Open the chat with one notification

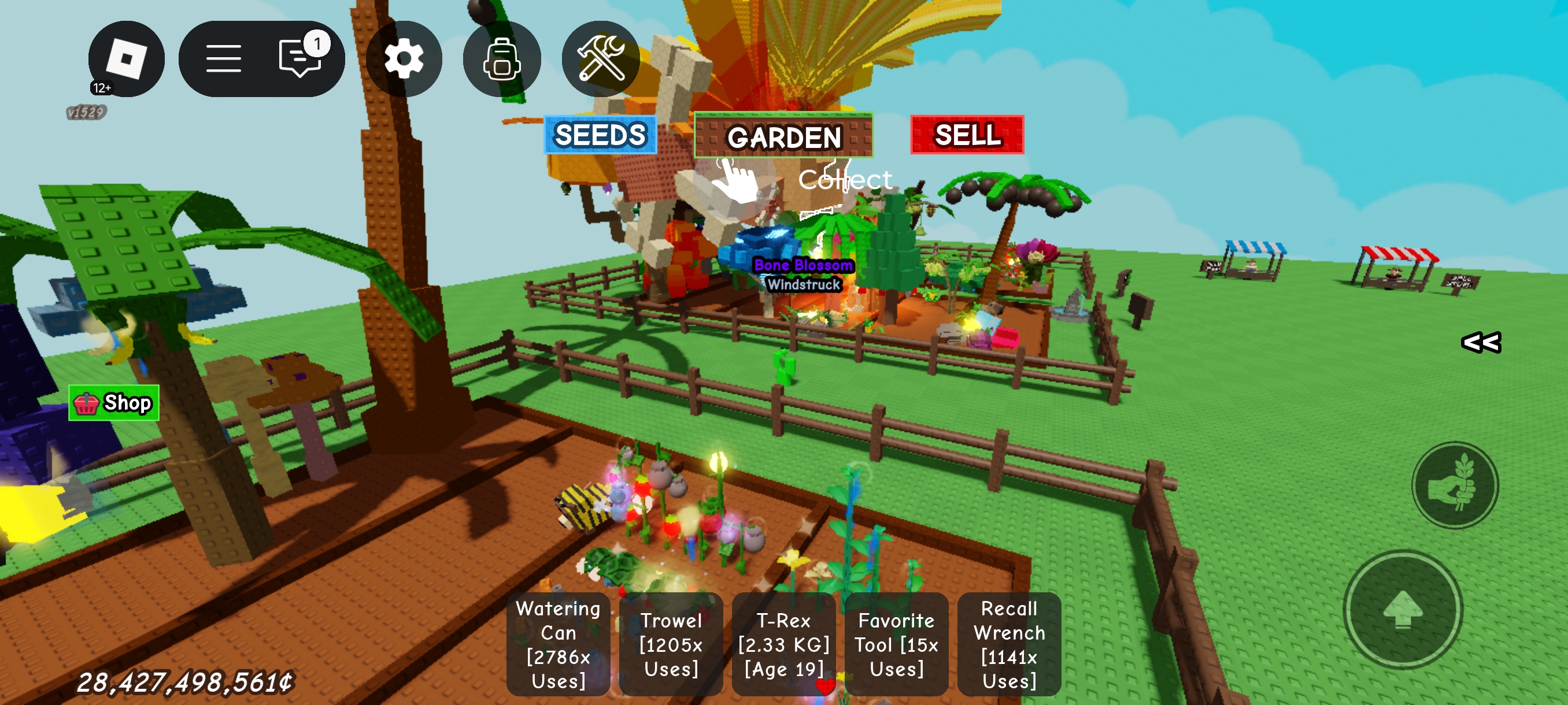pos(300,59)
